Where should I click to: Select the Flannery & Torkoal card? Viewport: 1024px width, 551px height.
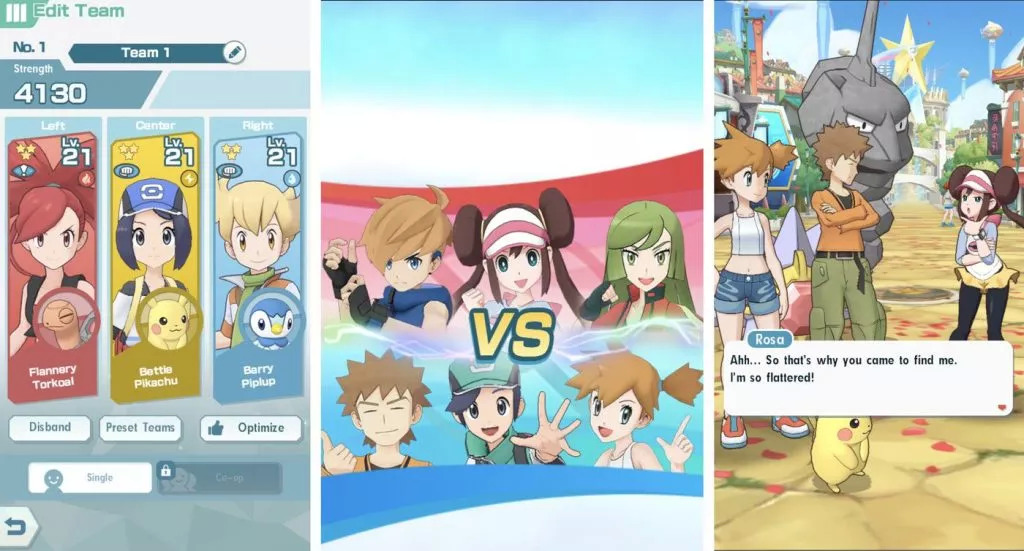(x=53, y=260)
